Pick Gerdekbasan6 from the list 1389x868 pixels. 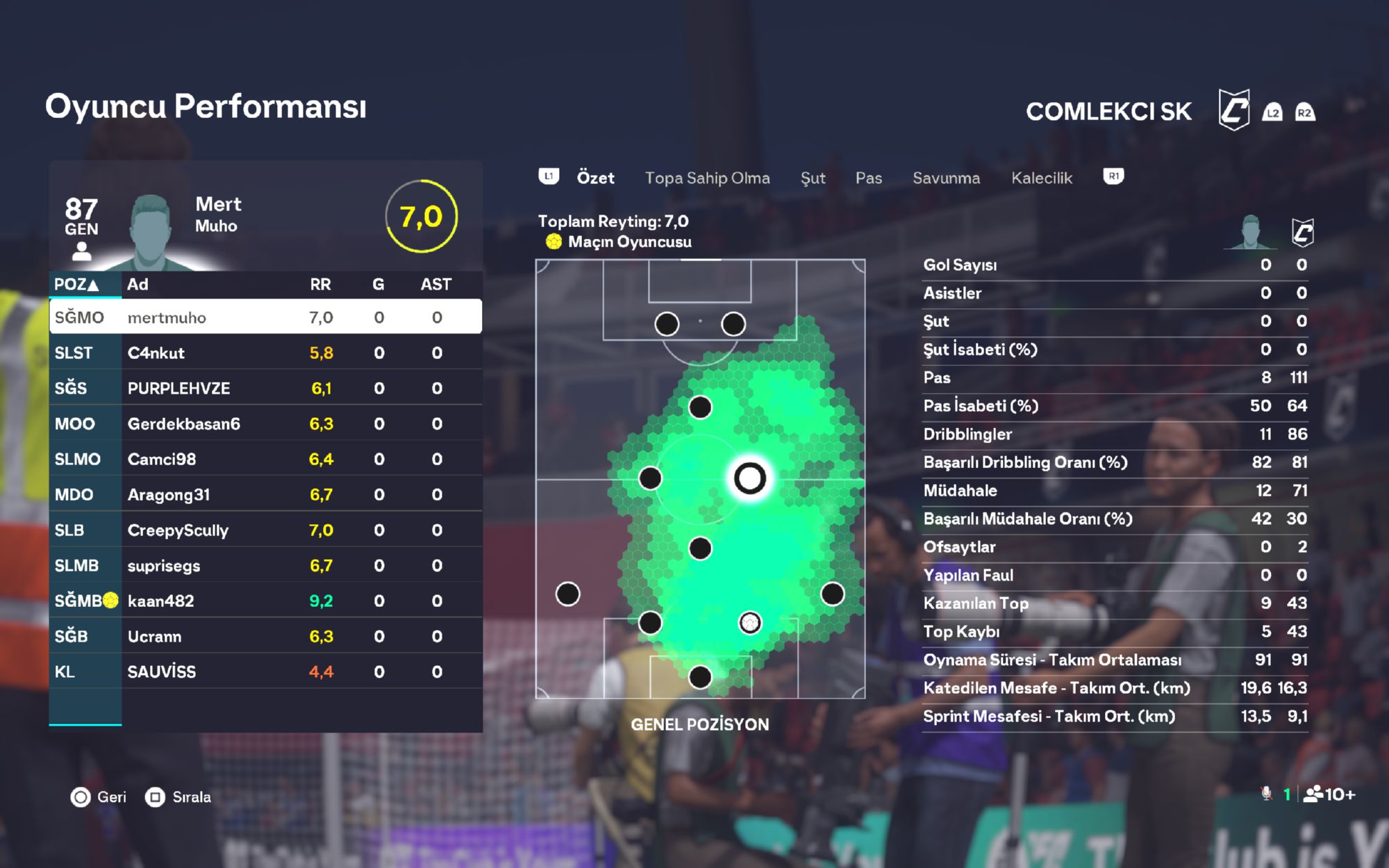pyautogui.click(x=265, y=424)
